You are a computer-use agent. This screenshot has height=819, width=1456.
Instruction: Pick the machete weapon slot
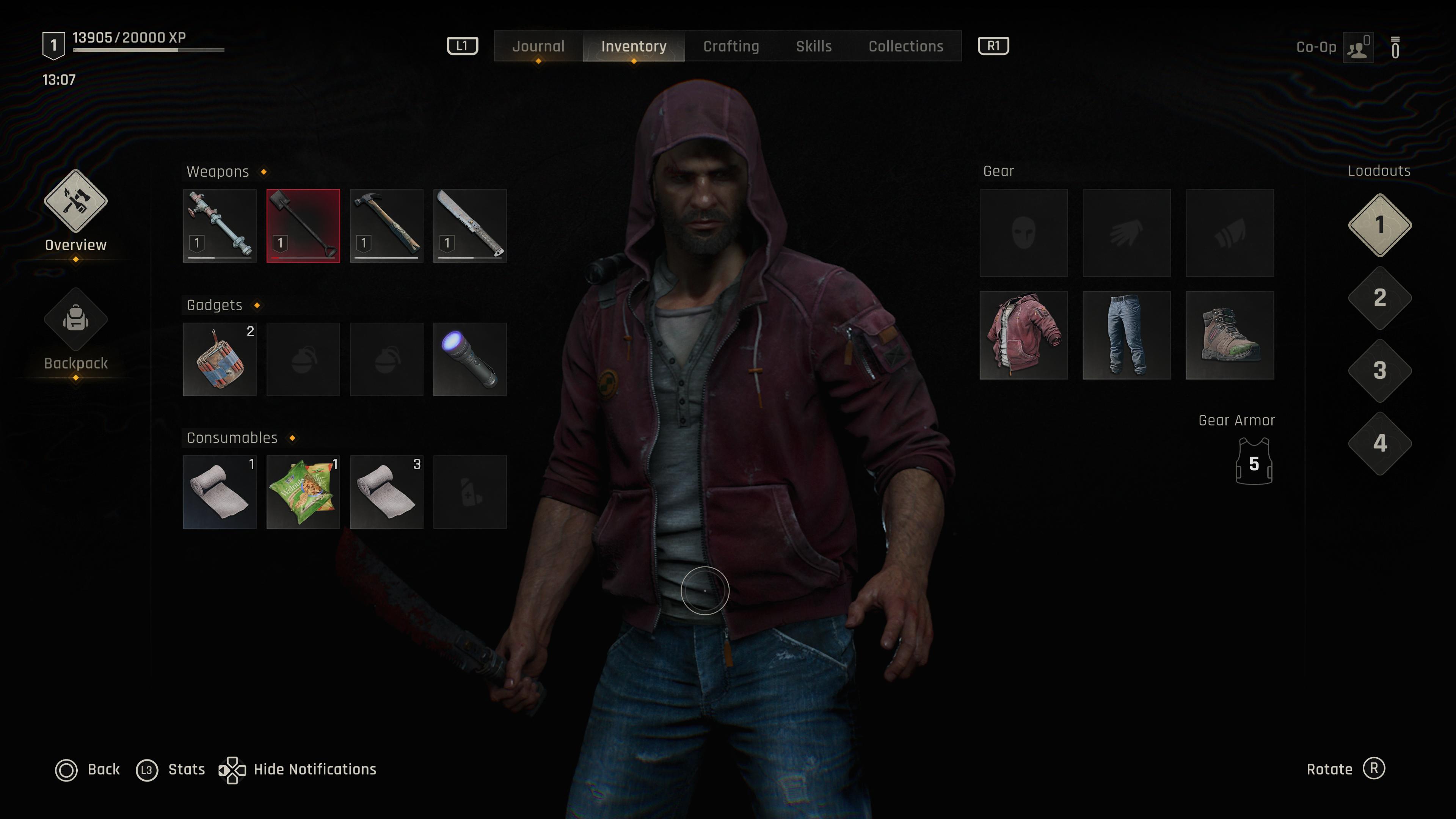(x=470, y=226)
